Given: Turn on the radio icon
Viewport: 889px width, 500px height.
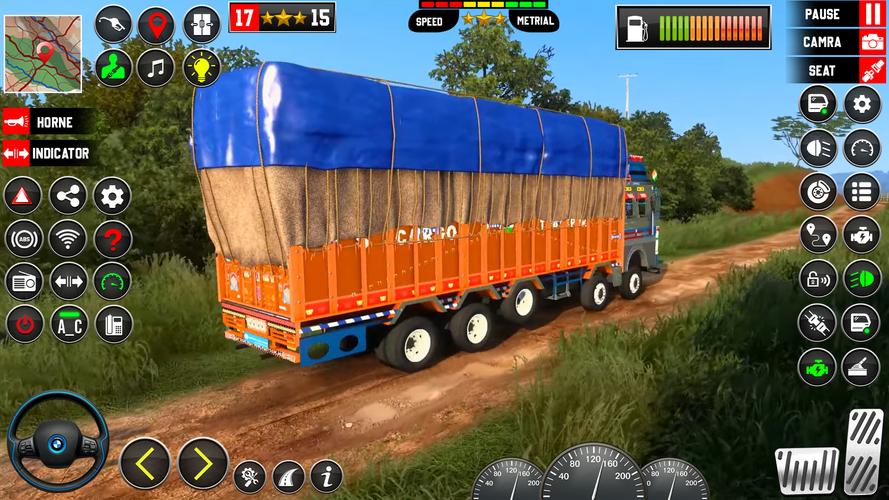Looking at the screenshot, I should click(22, 281).
